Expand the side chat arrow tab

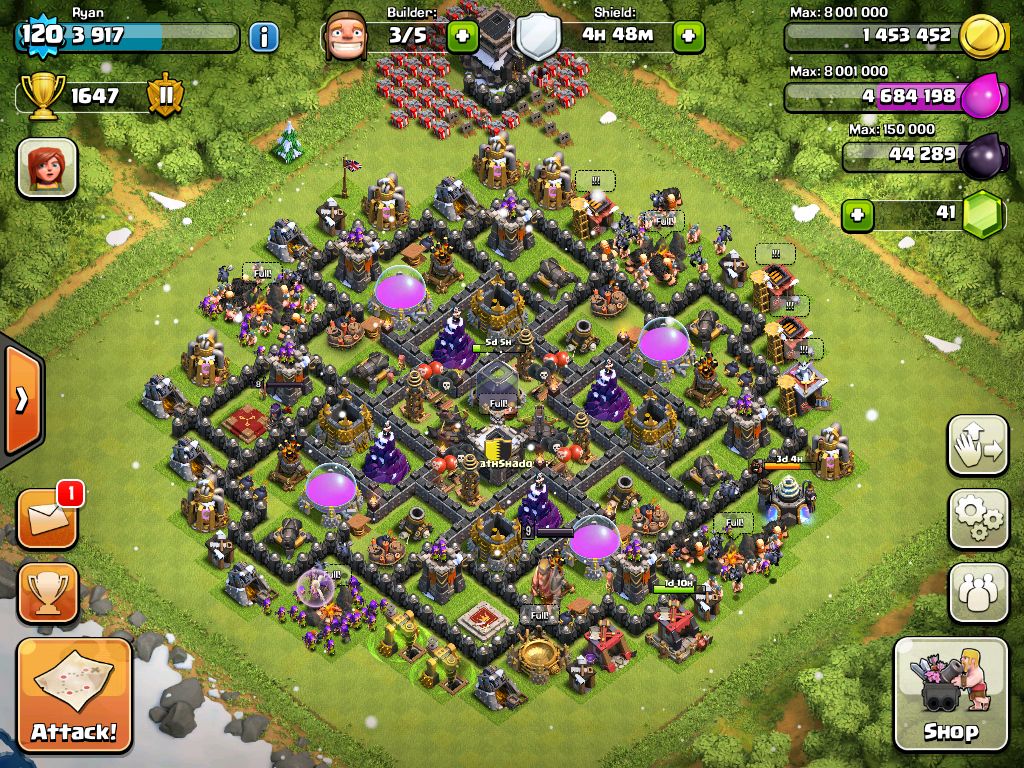pyautogui.click(x=21, y=398)
